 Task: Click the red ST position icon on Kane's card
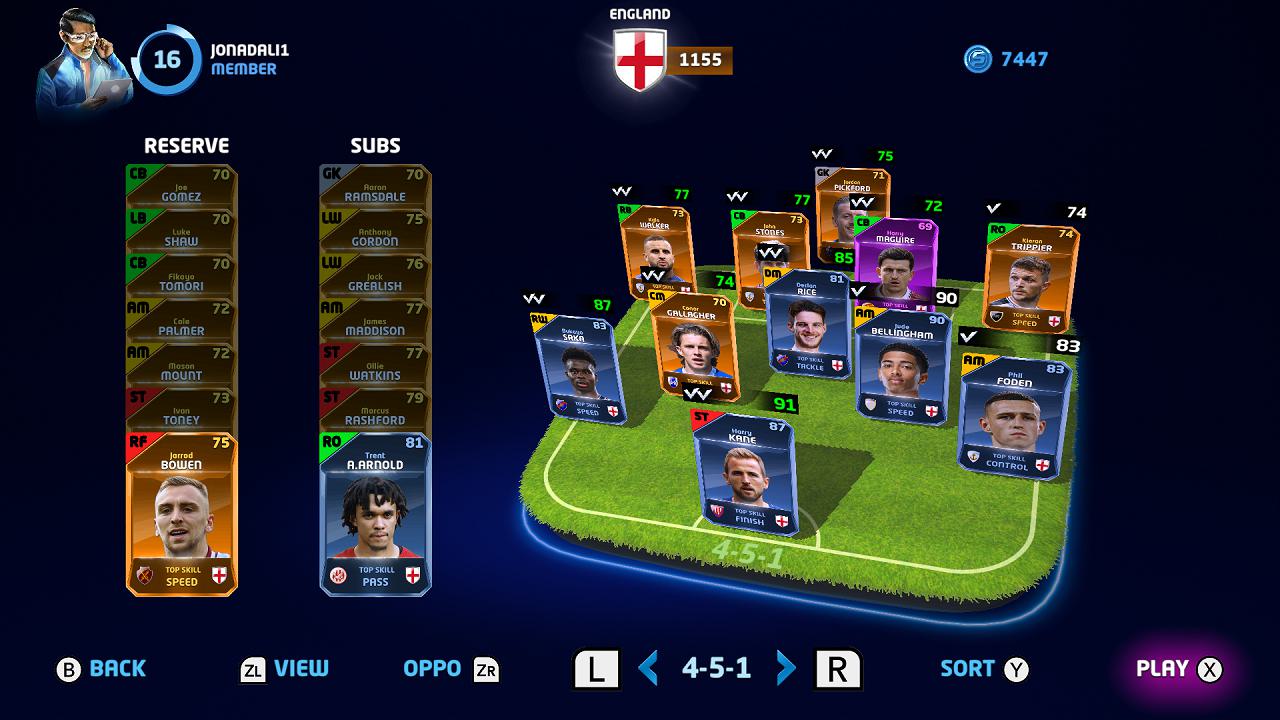point(699,416)
